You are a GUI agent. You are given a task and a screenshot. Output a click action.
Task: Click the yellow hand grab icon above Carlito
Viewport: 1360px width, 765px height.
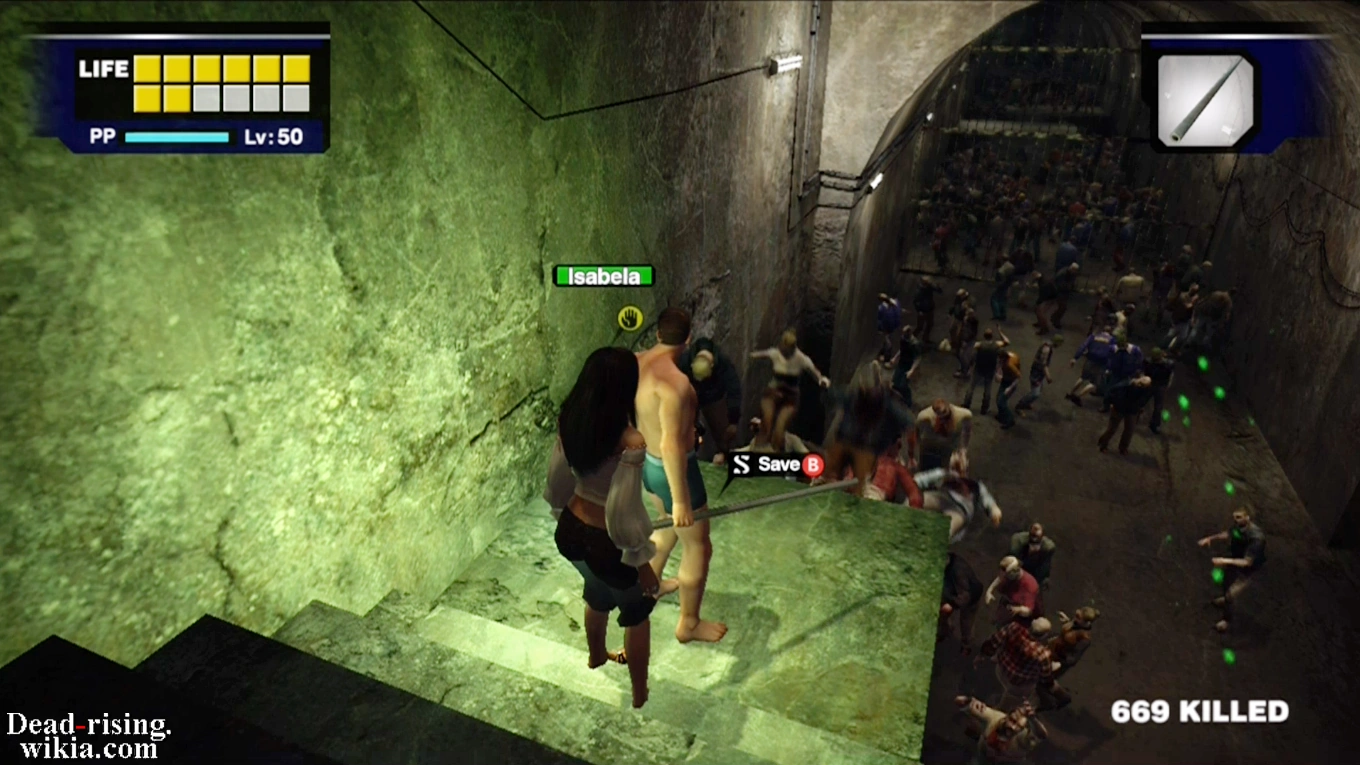(x=631, y=319)
